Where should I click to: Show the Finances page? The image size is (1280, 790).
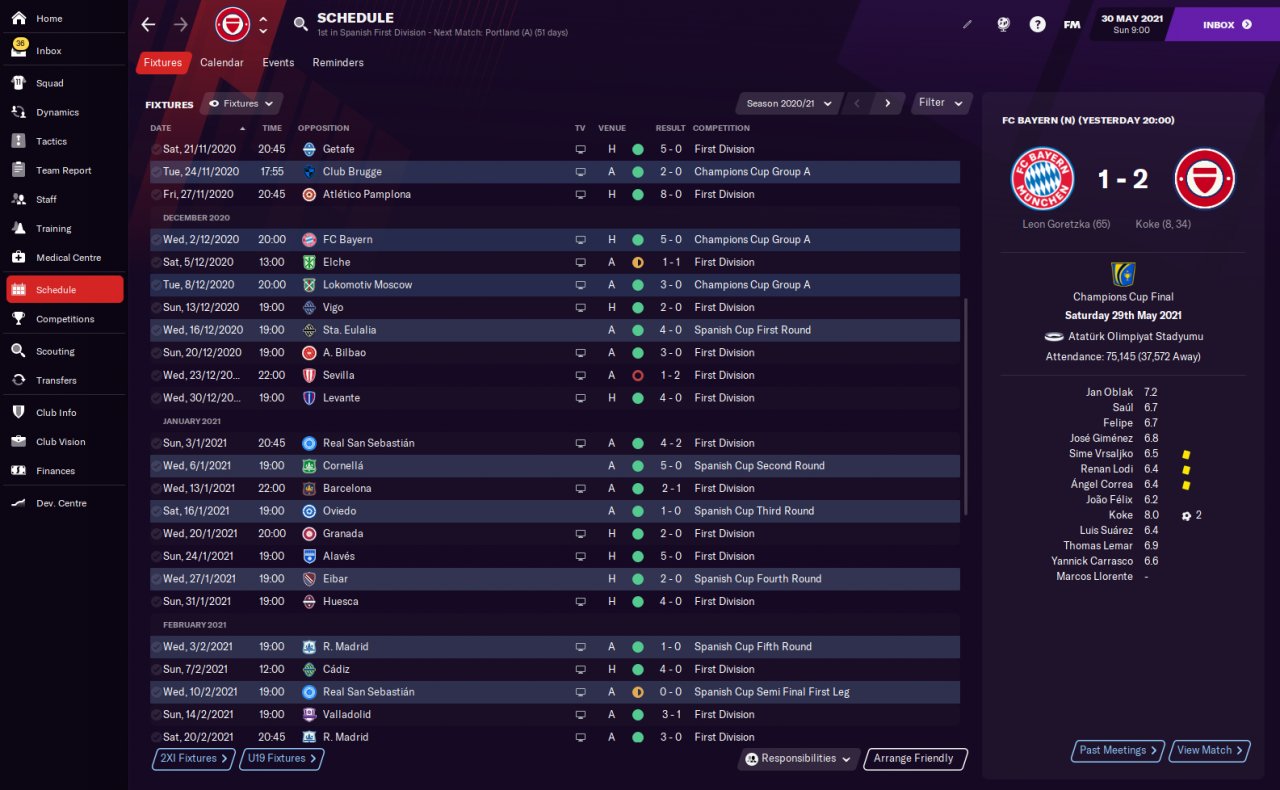tap(55, 471)
